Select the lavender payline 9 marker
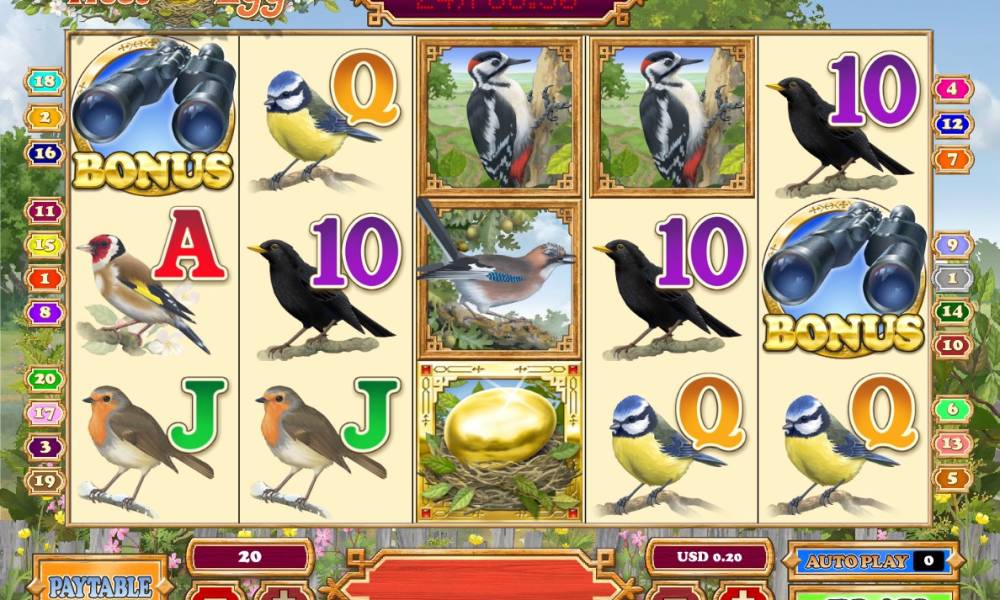This screenshot has height=600, width=1000. tap(953, 244)
